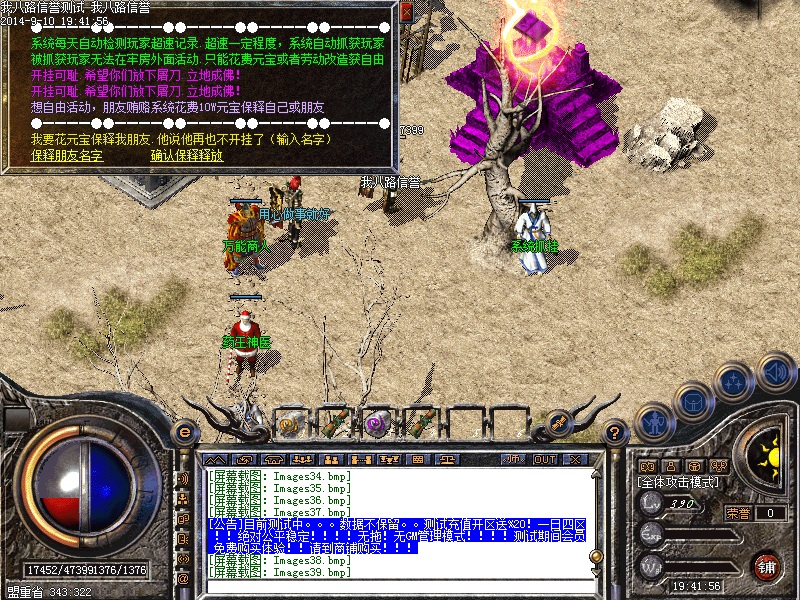Click the OUT button above chat

pos(545,459)
